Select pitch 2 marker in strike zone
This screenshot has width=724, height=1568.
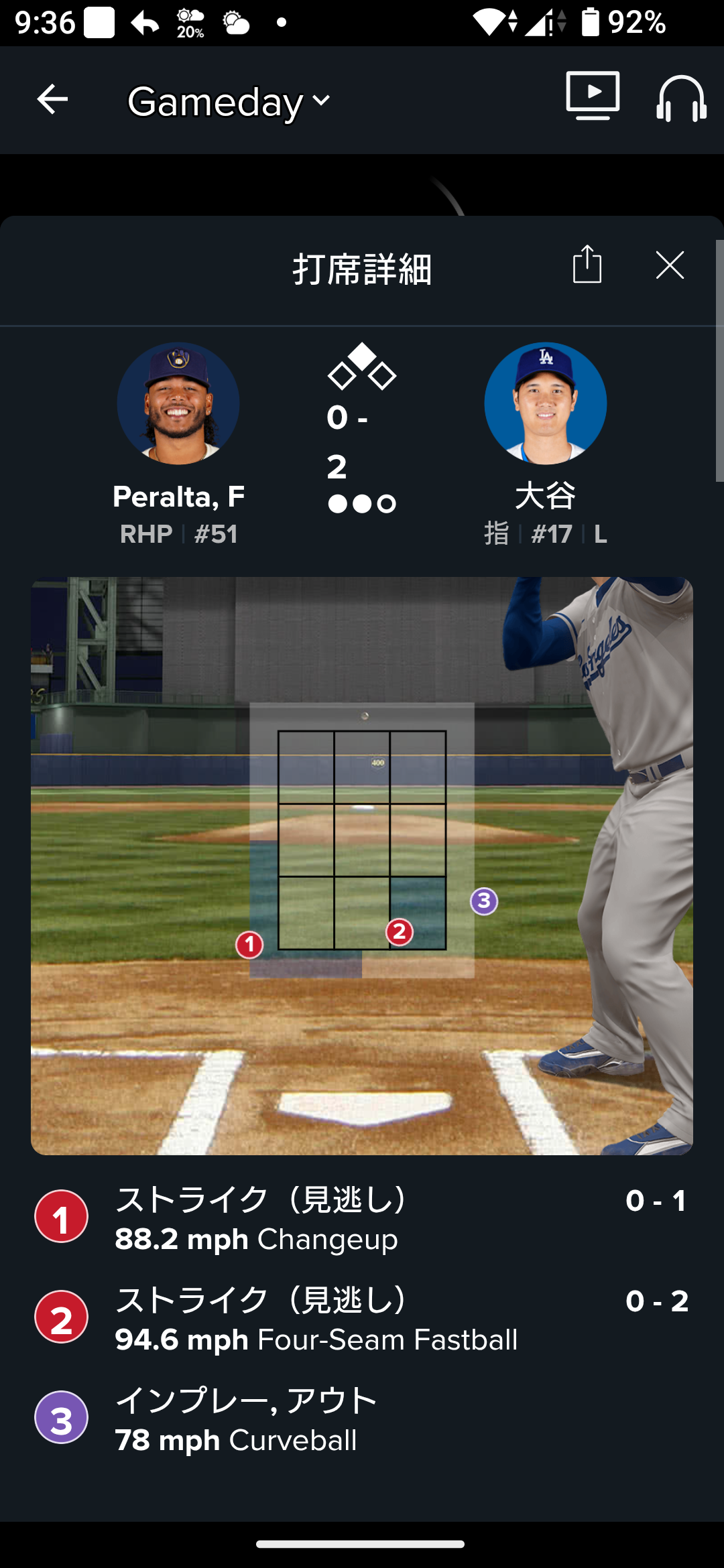coord(400,931)
